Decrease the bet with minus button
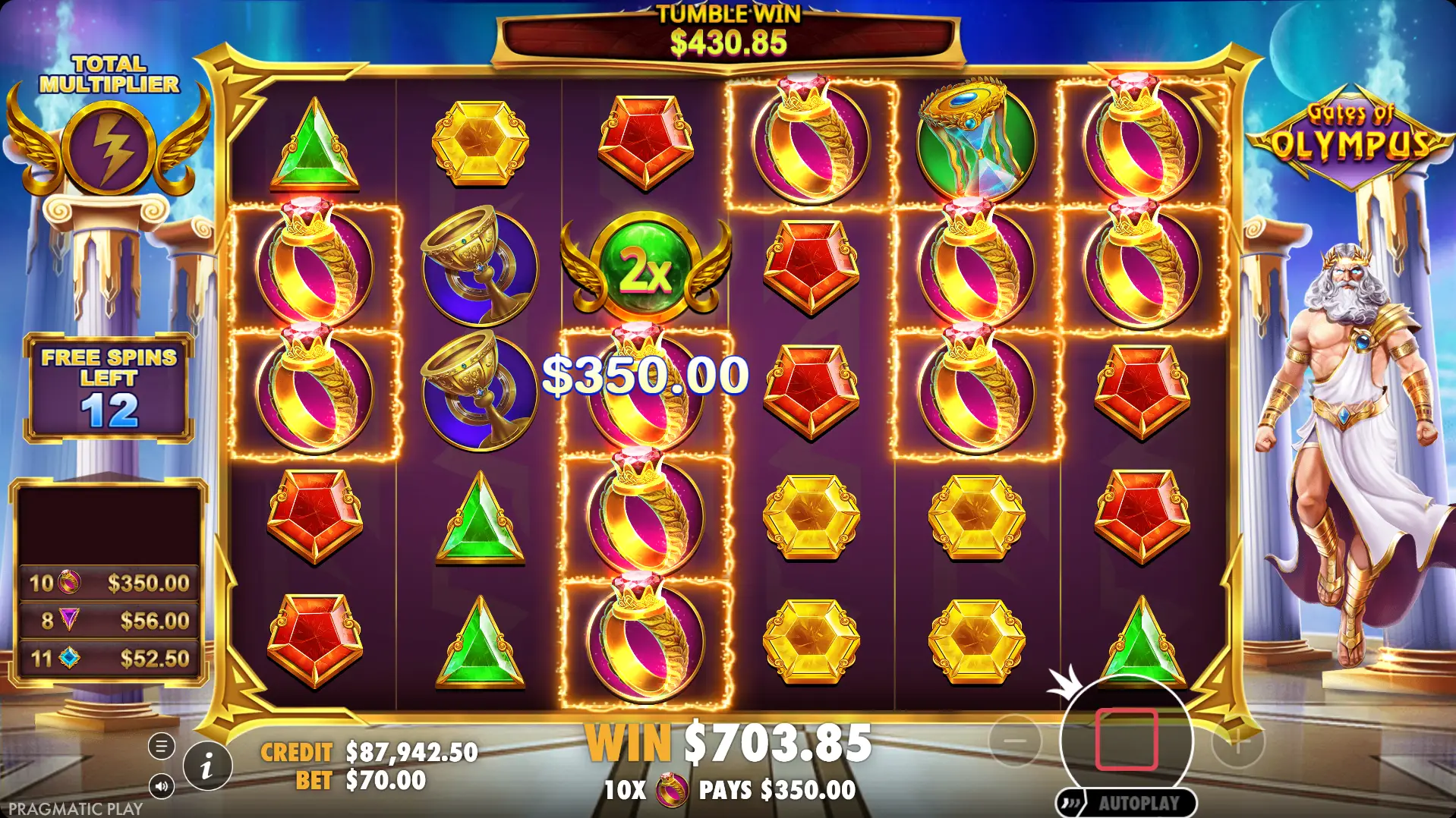The width and height of the screenshot is (1456, 818). (x=1015, y=741)
